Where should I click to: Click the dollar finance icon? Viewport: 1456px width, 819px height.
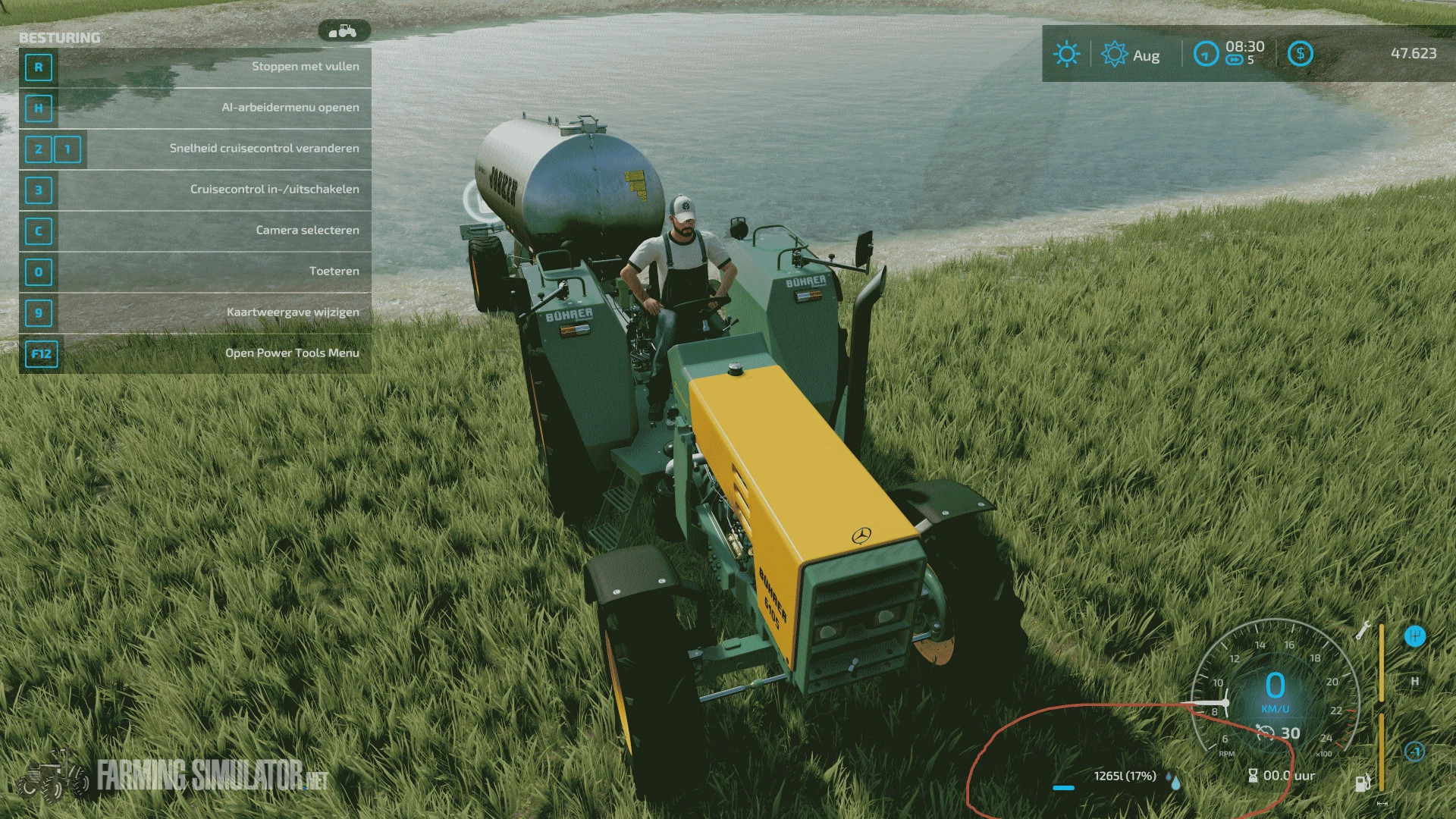pyautogui.click(x=1301, y=53)
